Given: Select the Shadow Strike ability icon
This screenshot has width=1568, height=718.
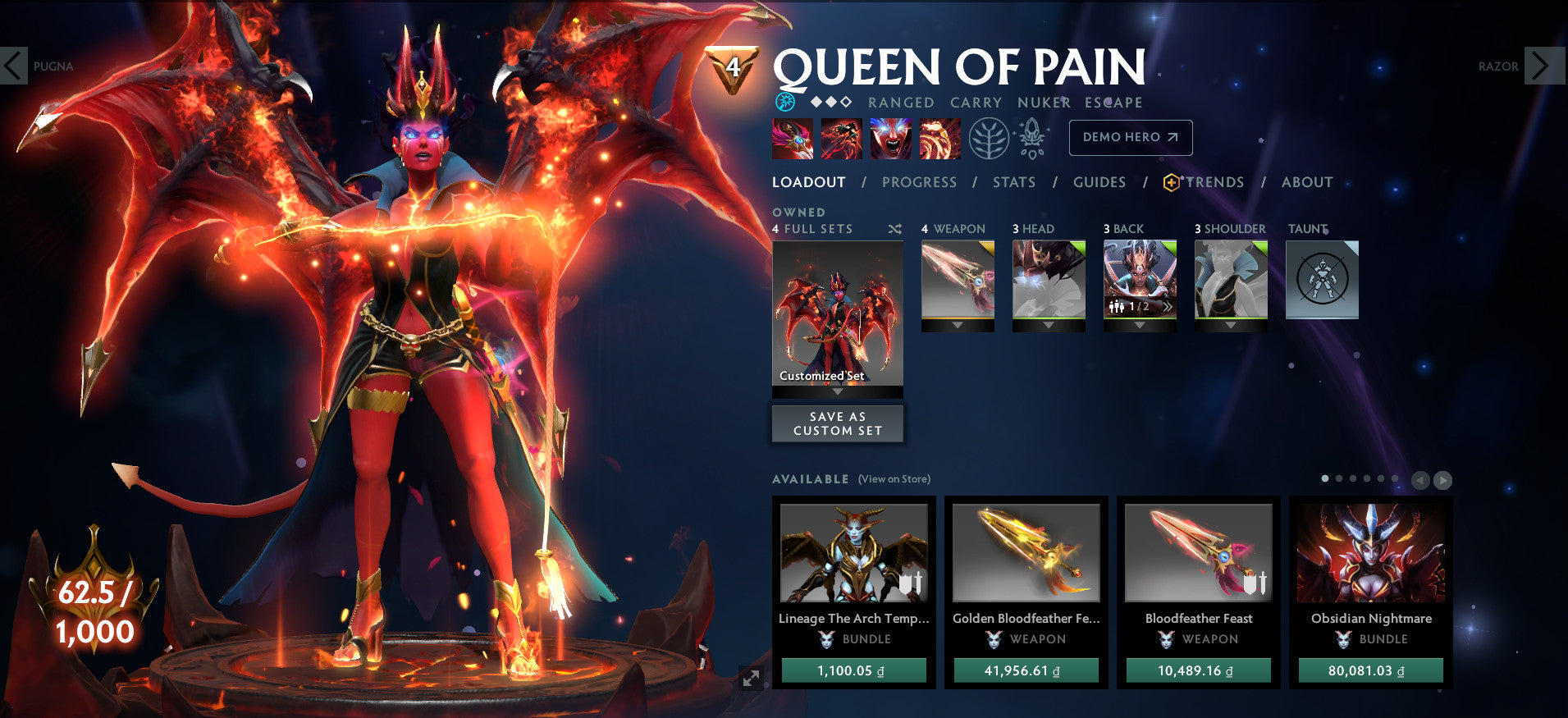Looking at the screenshot, I should point(792,138).
